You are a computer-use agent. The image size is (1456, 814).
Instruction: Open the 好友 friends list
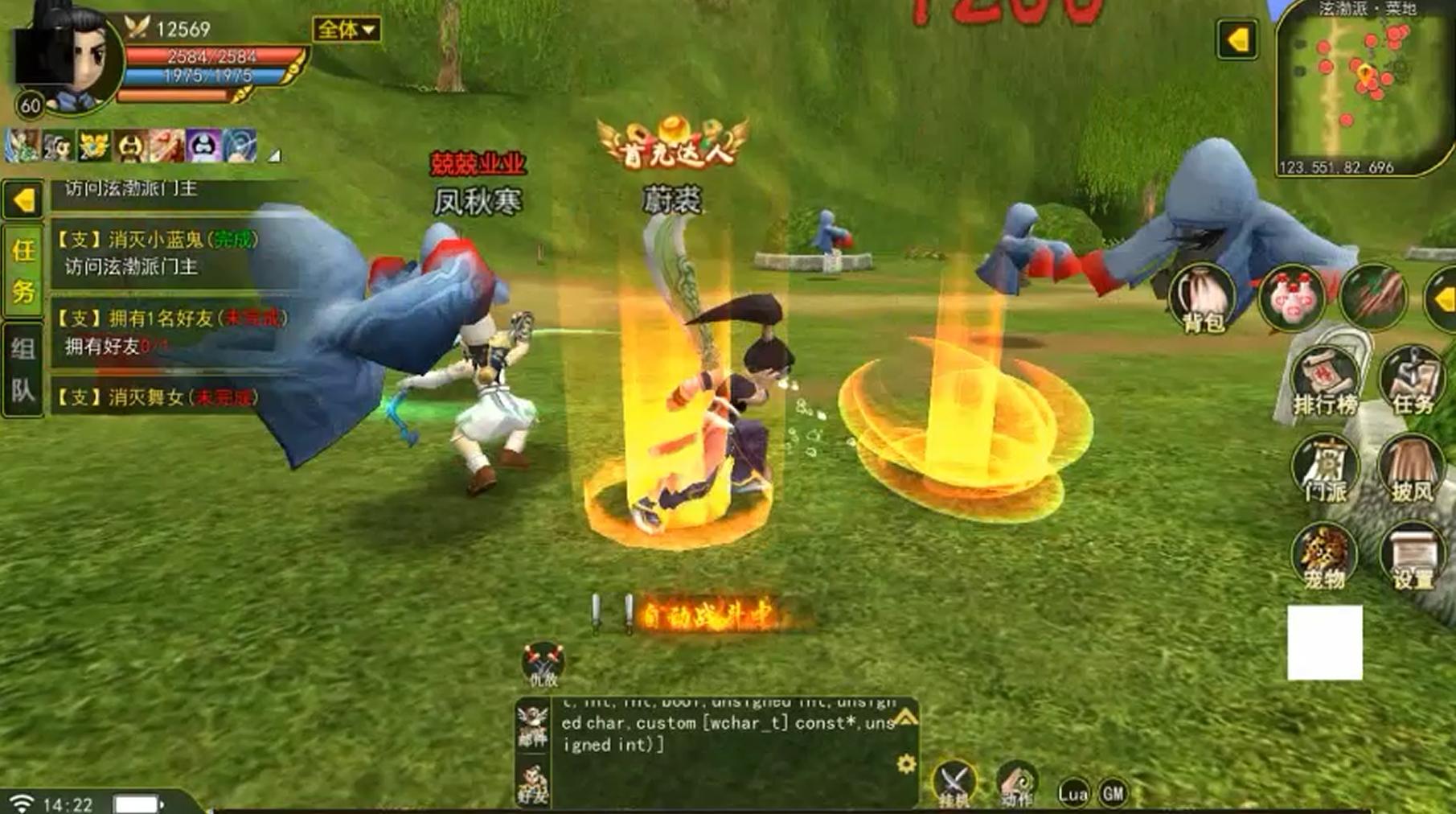[x=532, y=785]
